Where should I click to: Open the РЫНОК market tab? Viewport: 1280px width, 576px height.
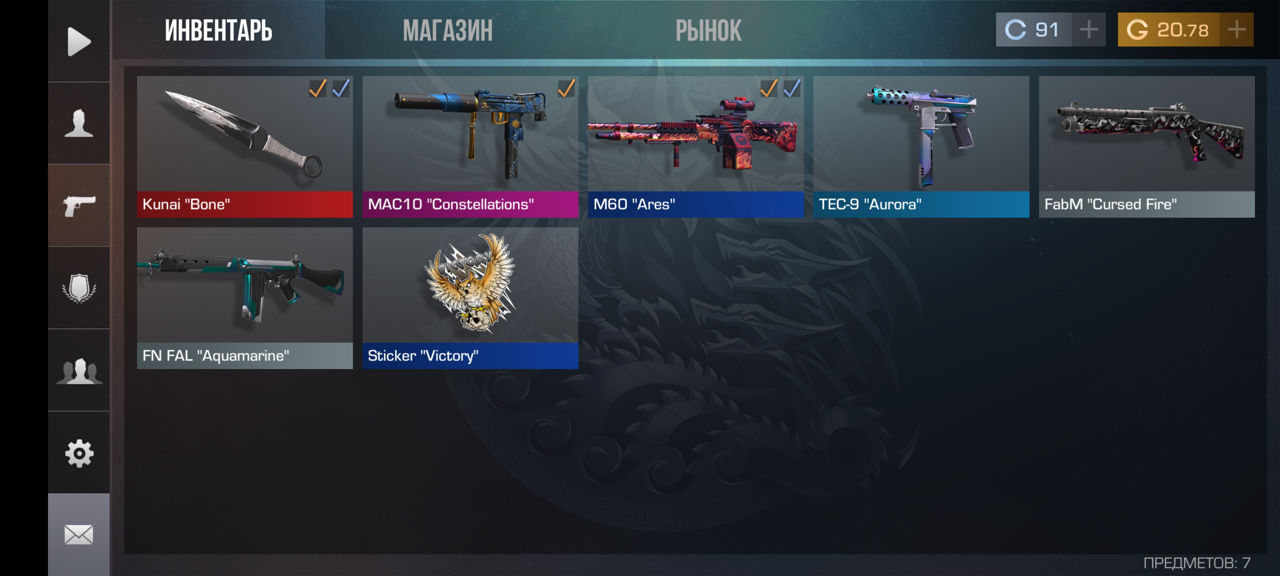pyautogui.click(x=708, y=31)
